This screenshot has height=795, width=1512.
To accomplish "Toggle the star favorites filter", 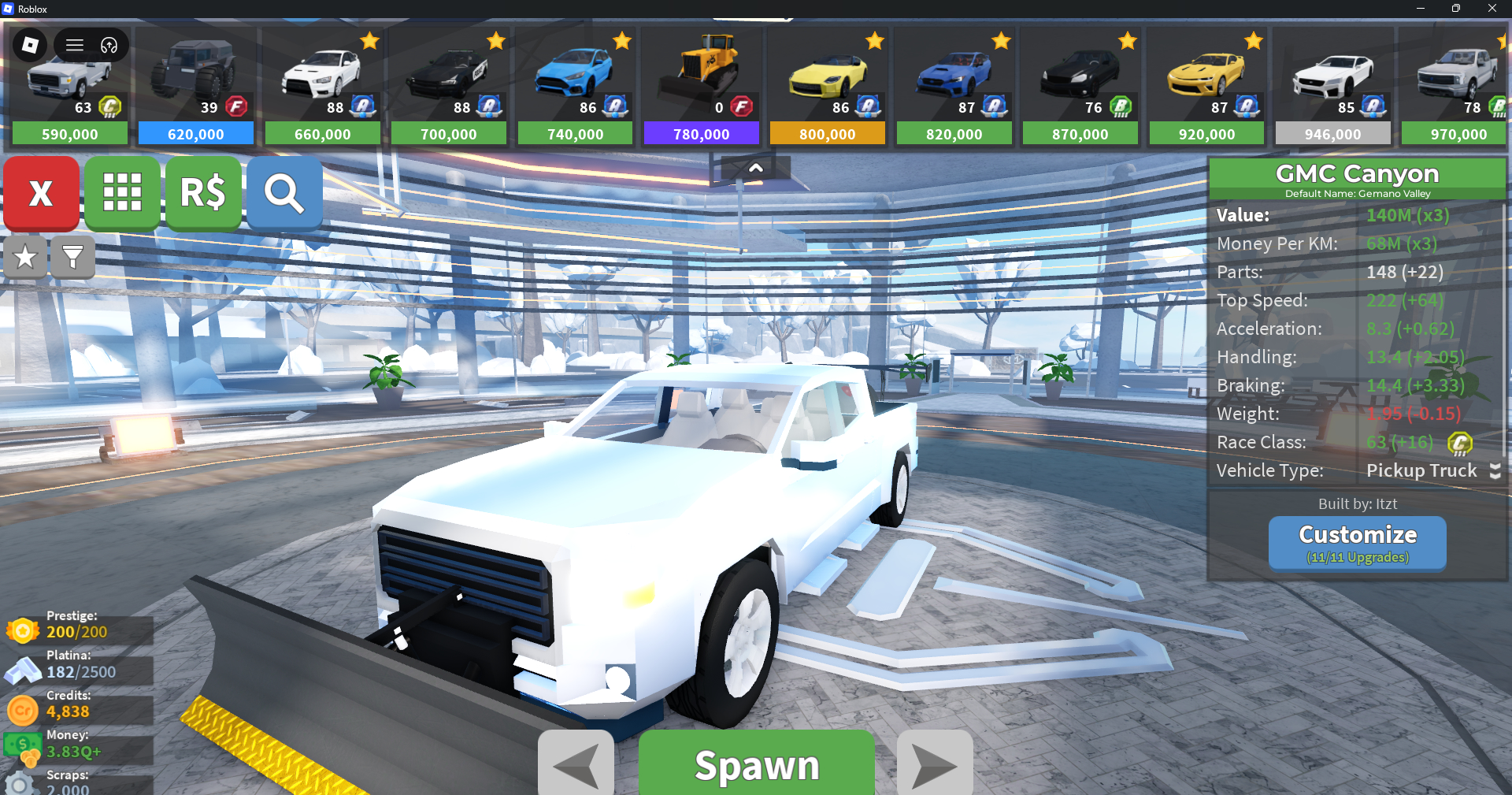I will click(25, 257).
